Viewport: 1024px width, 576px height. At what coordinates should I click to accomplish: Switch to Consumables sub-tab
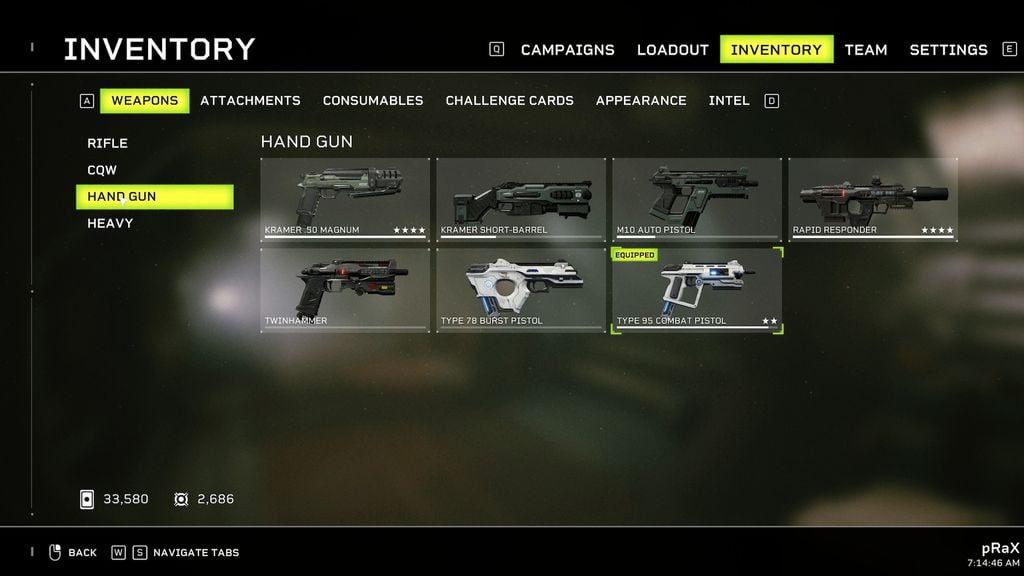click(x=372, y=101)
